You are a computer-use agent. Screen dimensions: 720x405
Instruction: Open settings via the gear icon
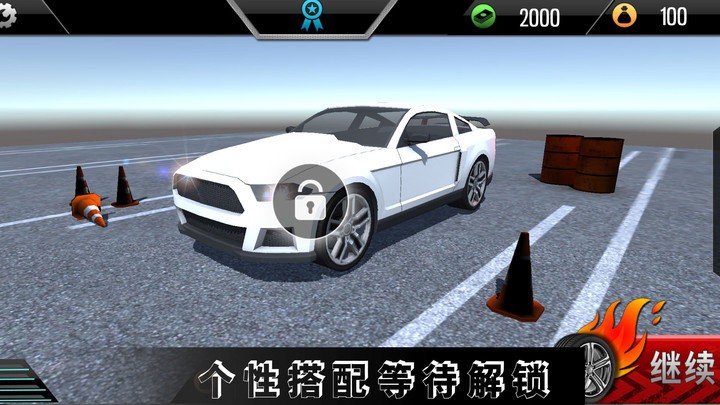tap(8, 17)
